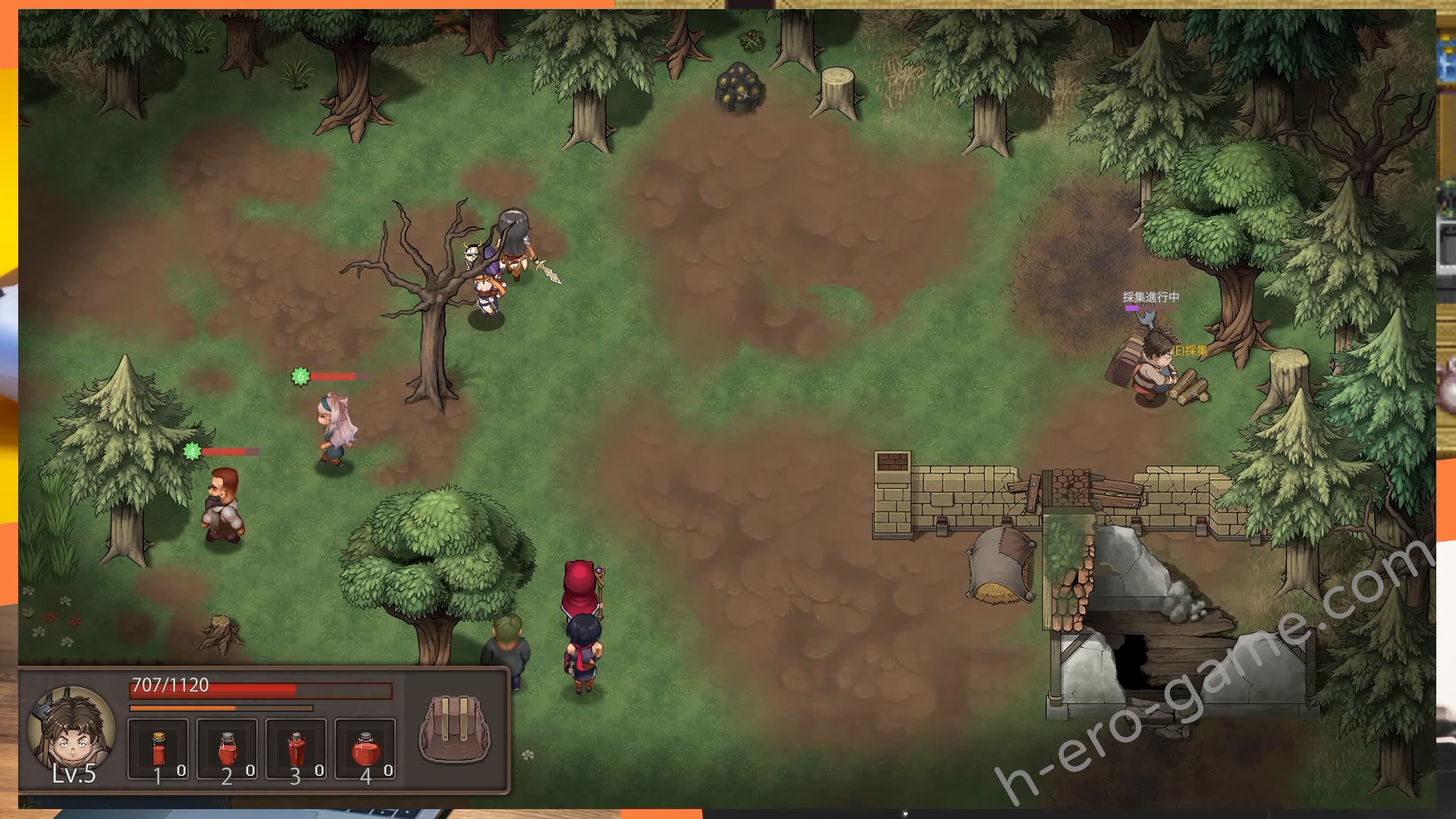Select the potion flask in slot 2

227,748
